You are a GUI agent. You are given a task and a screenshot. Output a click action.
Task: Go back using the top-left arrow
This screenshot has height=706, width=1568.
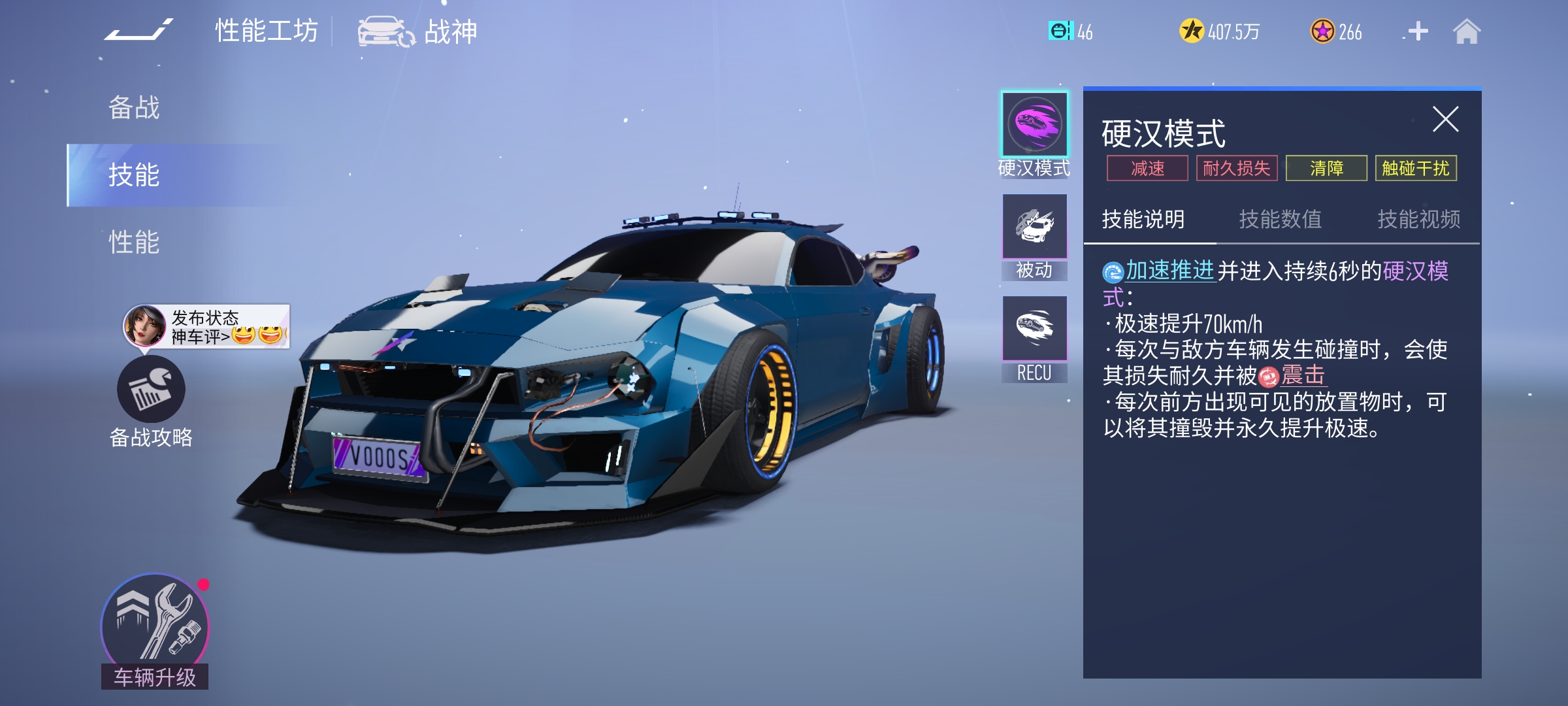(139, 31)
